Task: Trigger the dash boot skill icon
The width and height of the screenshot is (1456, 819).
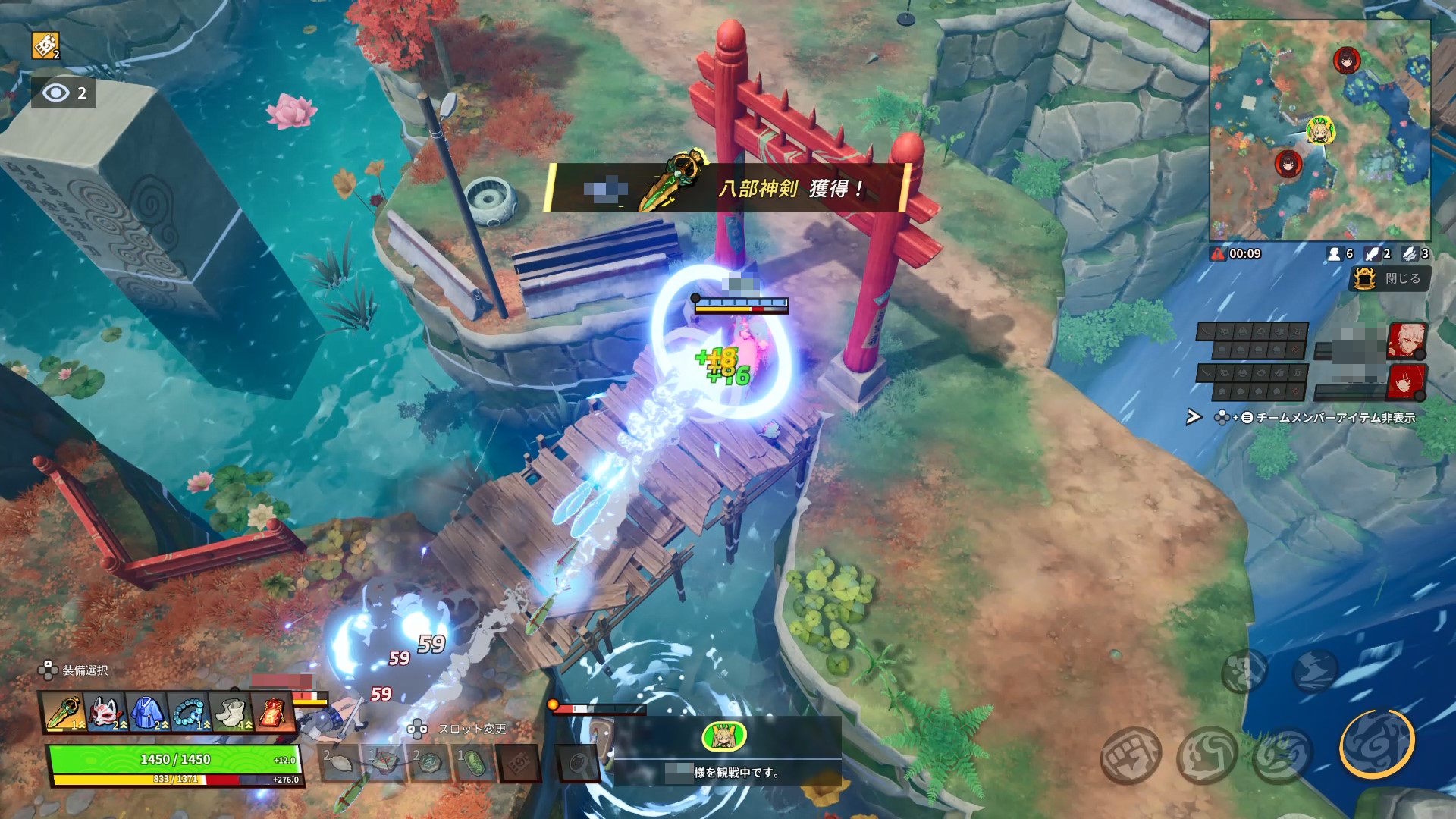Action: tap(1316, 670)
